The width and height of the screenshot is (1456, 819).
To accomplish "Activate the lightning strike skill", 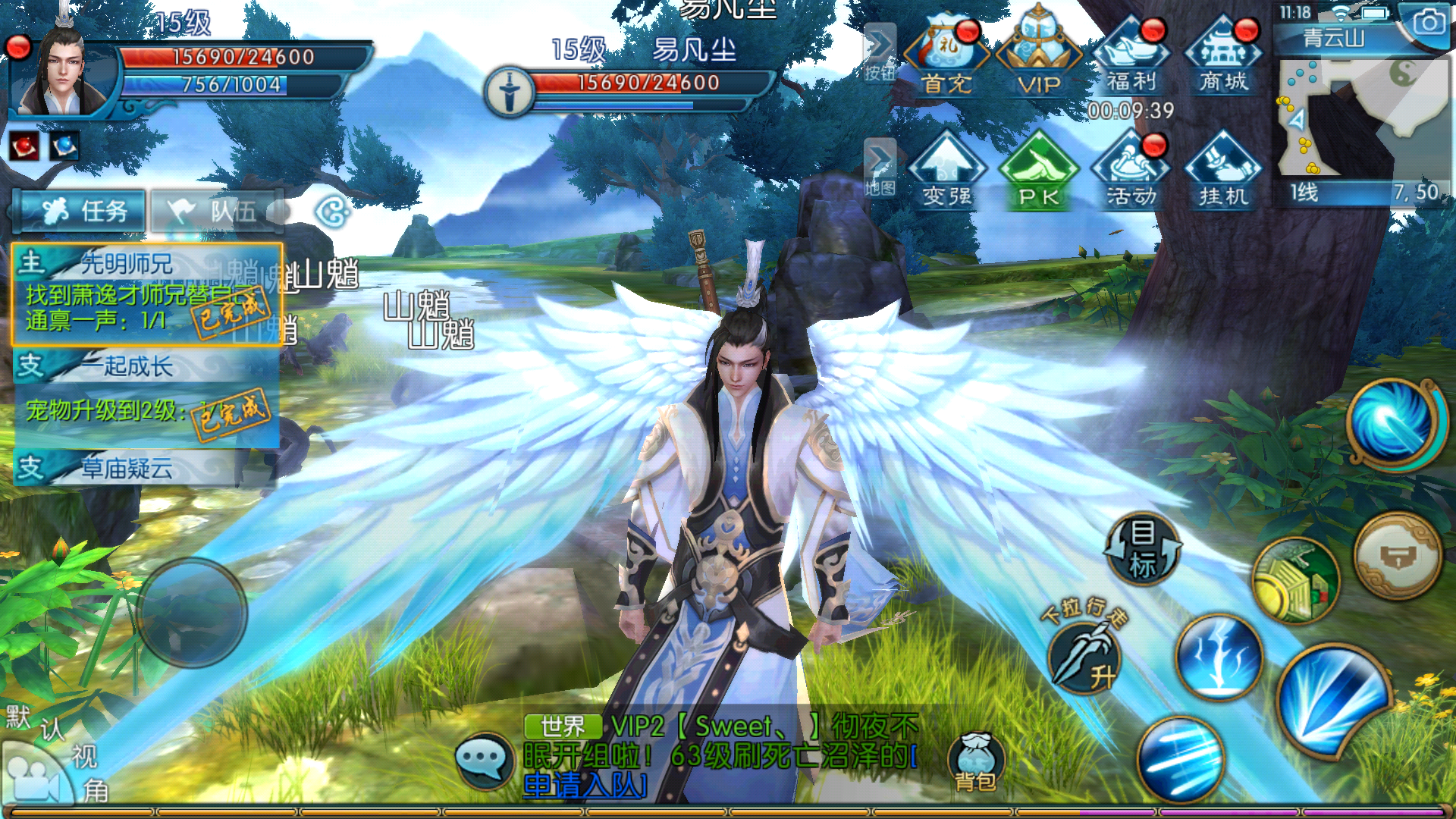I will [x=1219, y=657].
